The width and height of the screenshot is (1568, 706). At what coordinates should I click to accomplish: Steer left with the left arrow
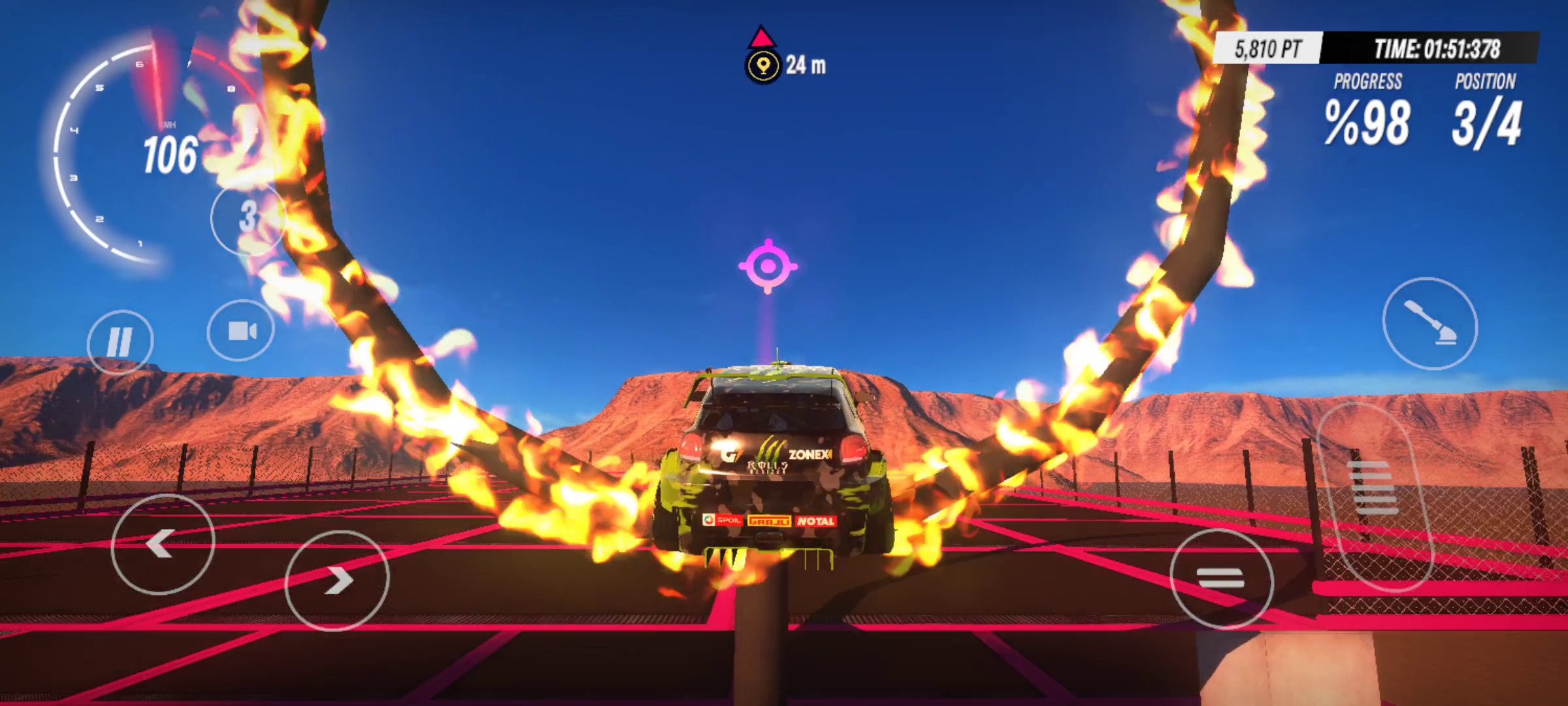click(x=163, y=544)
